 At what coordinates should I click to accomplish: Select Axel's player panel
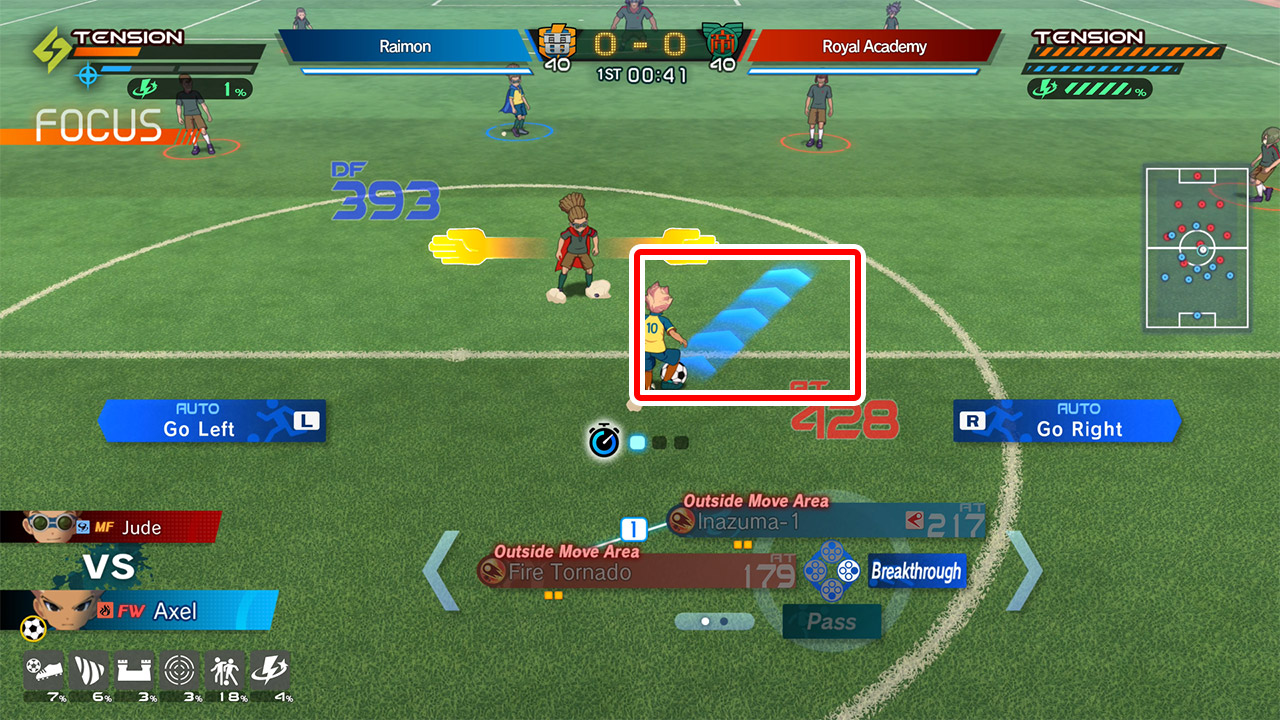(140, 610)
